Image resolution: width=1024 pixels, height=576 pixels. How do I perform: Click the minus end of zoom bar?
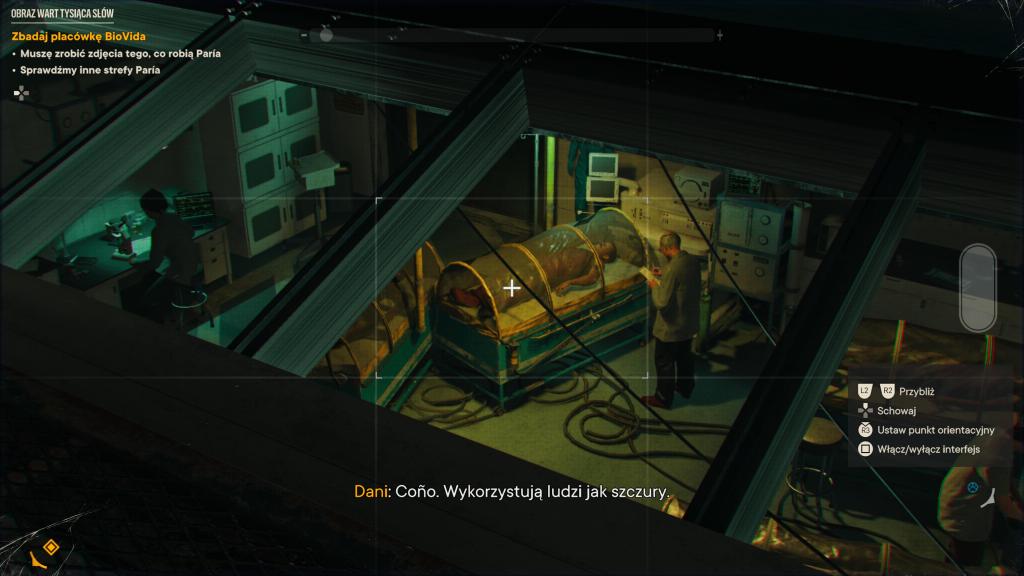304,35
